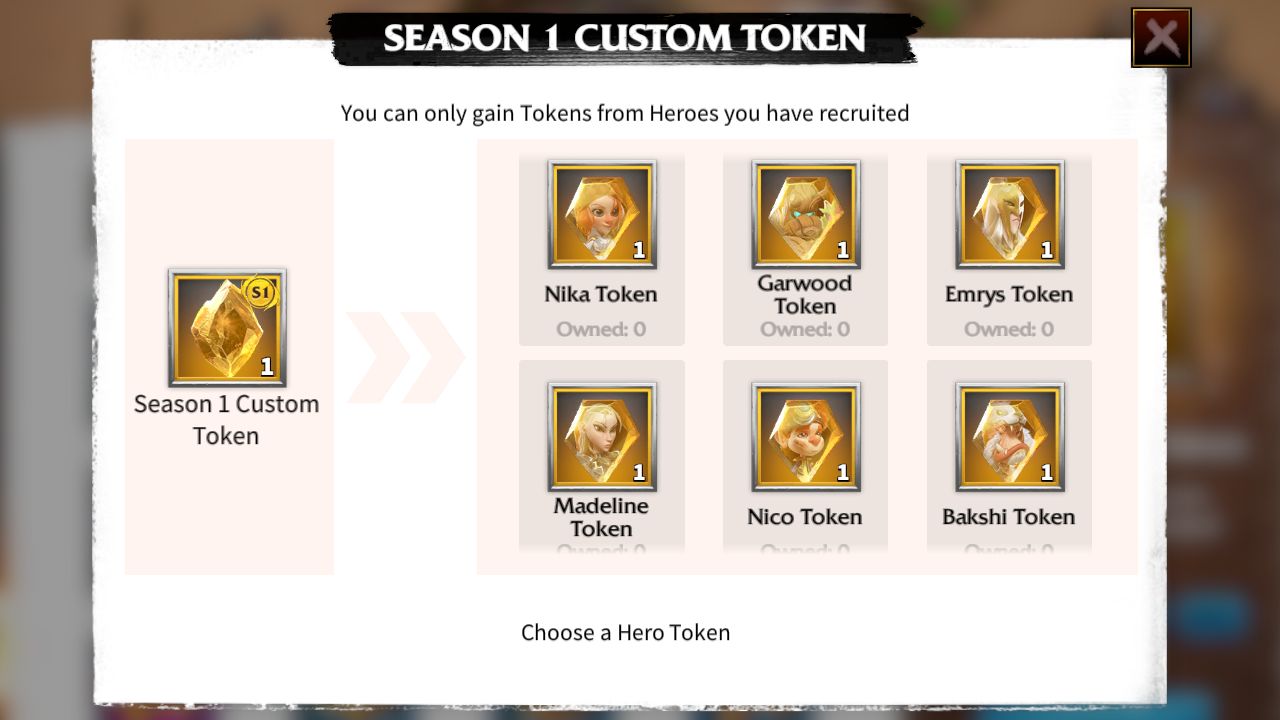Click the Choose a Hero Token text
The image size is (1280, 720).
pyautogui.click(x=625, y=632)
